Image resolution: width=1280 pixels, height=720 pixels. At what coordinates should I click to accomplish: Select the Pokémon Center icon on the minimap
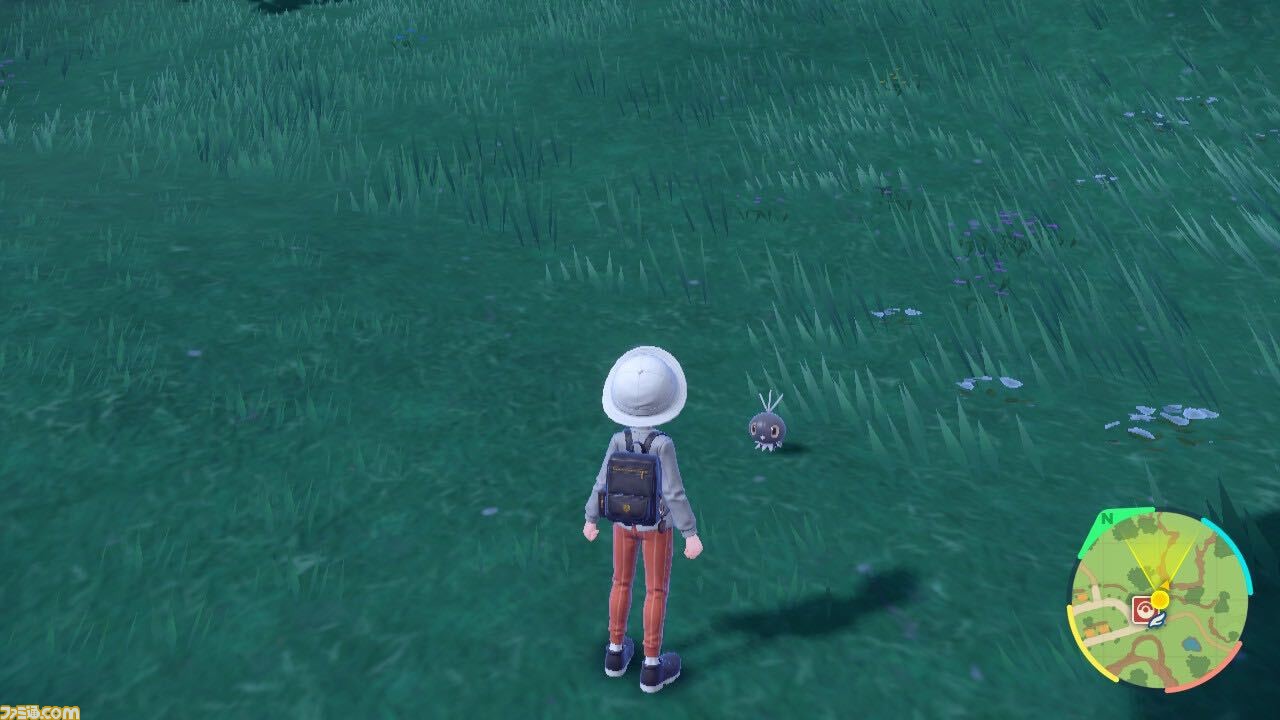pos(1143,608)
